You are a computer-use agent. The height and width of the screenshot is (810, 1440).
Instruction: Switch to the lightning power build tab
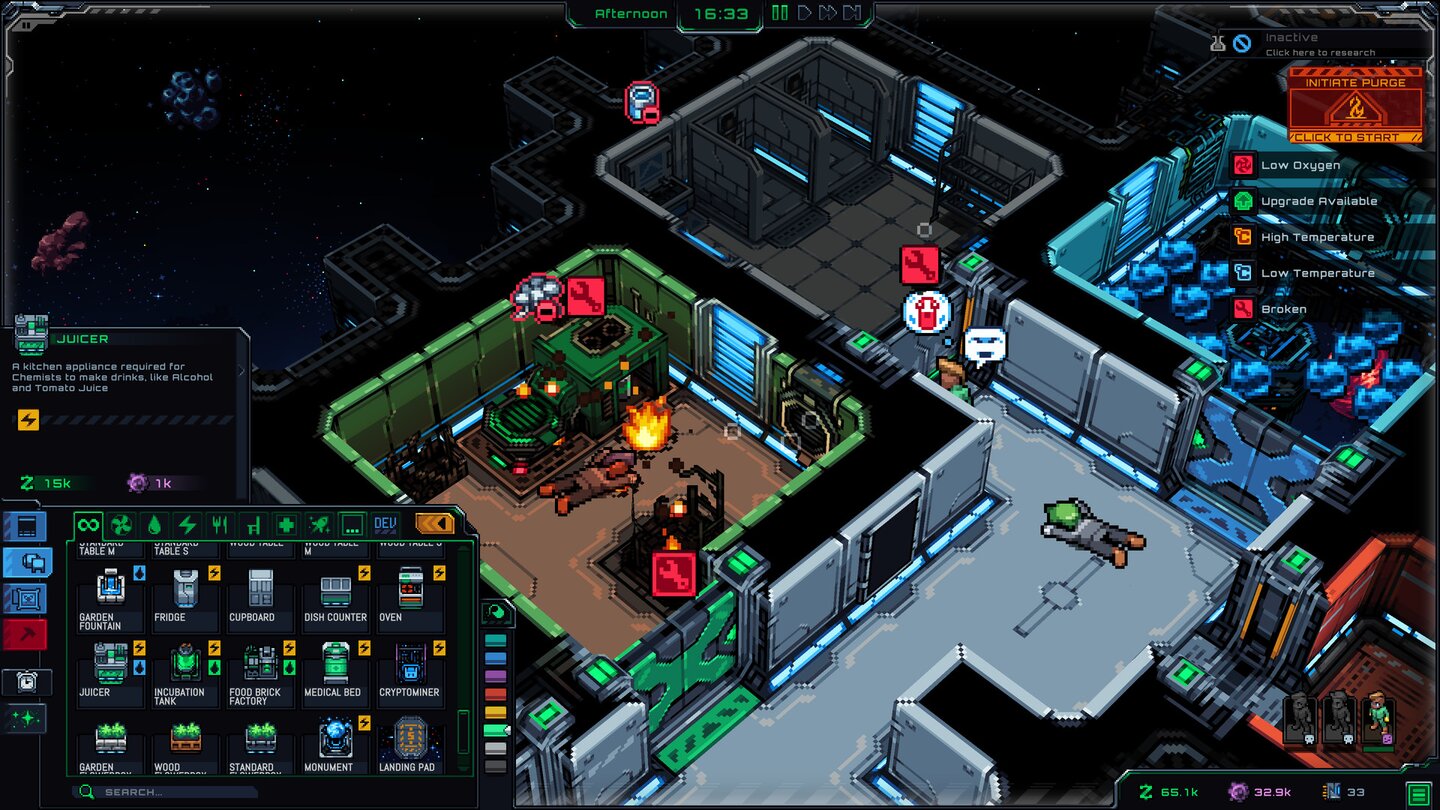187,523
